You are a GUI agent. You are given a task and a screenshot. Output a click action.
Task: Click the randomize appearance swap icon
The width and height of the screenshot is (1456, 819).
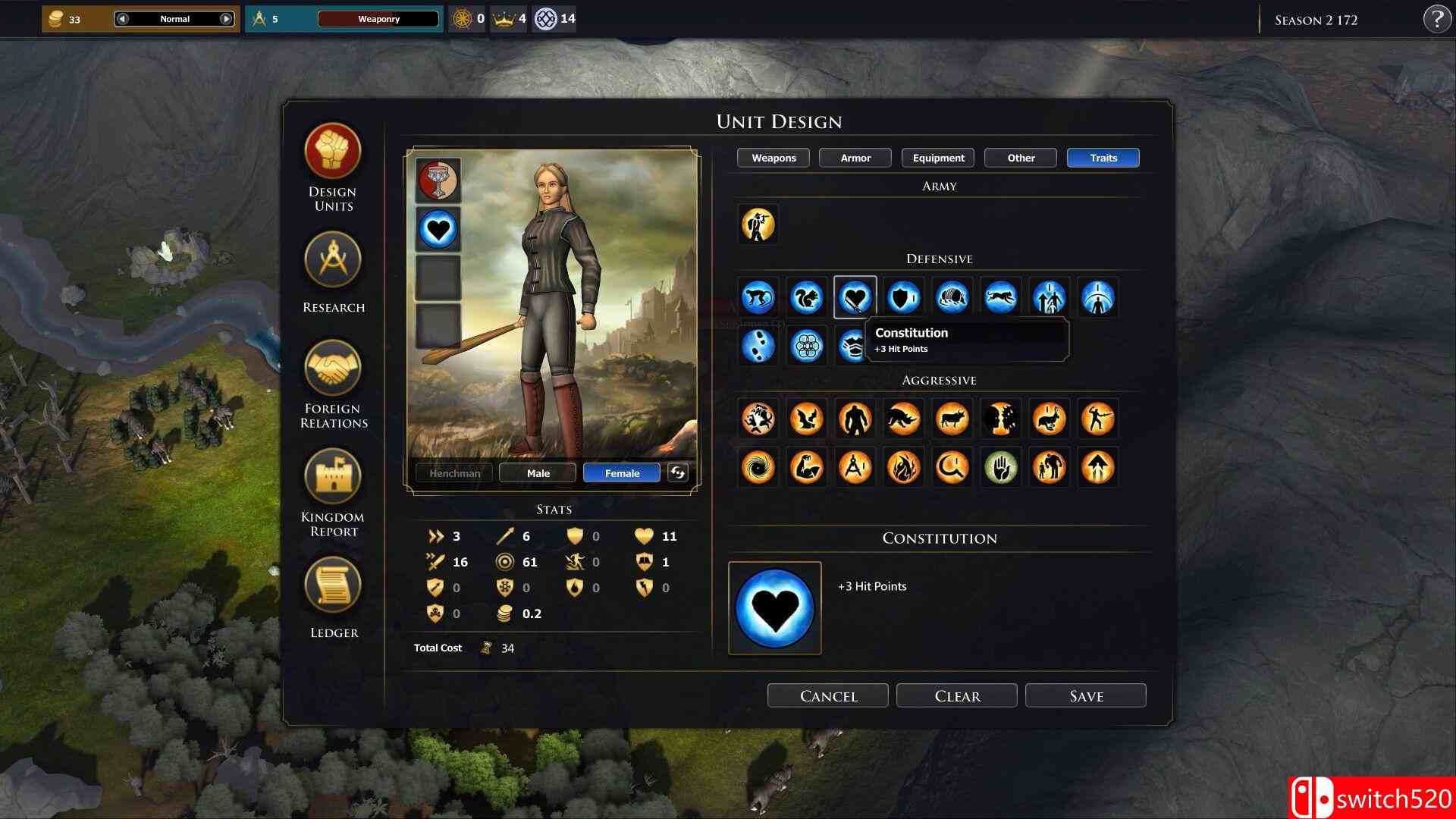click(677, 472)
